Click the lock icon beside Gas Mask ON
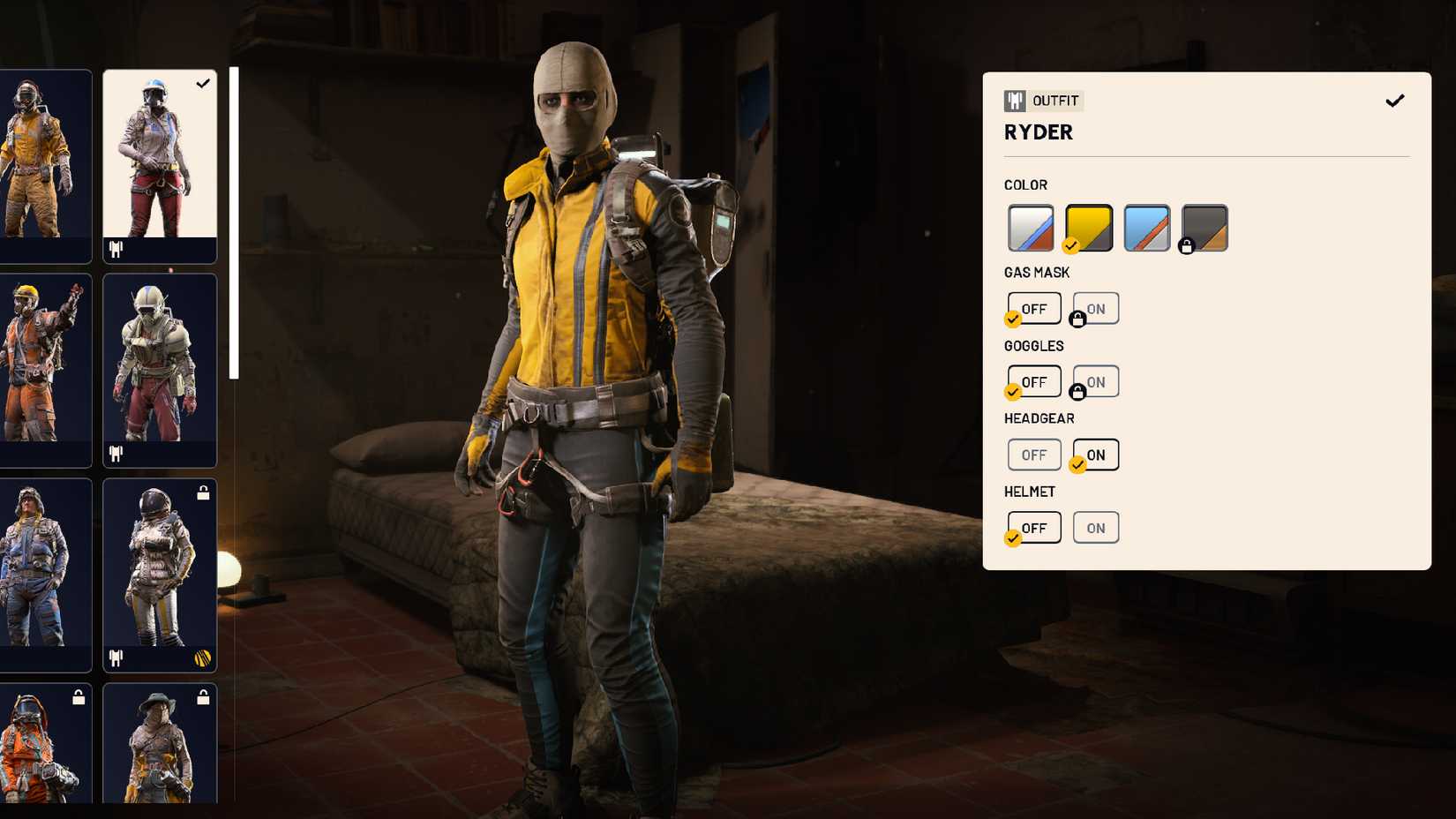This screenshot has width=1456, height=819. pyautogui.click(x=1077, y=319)
